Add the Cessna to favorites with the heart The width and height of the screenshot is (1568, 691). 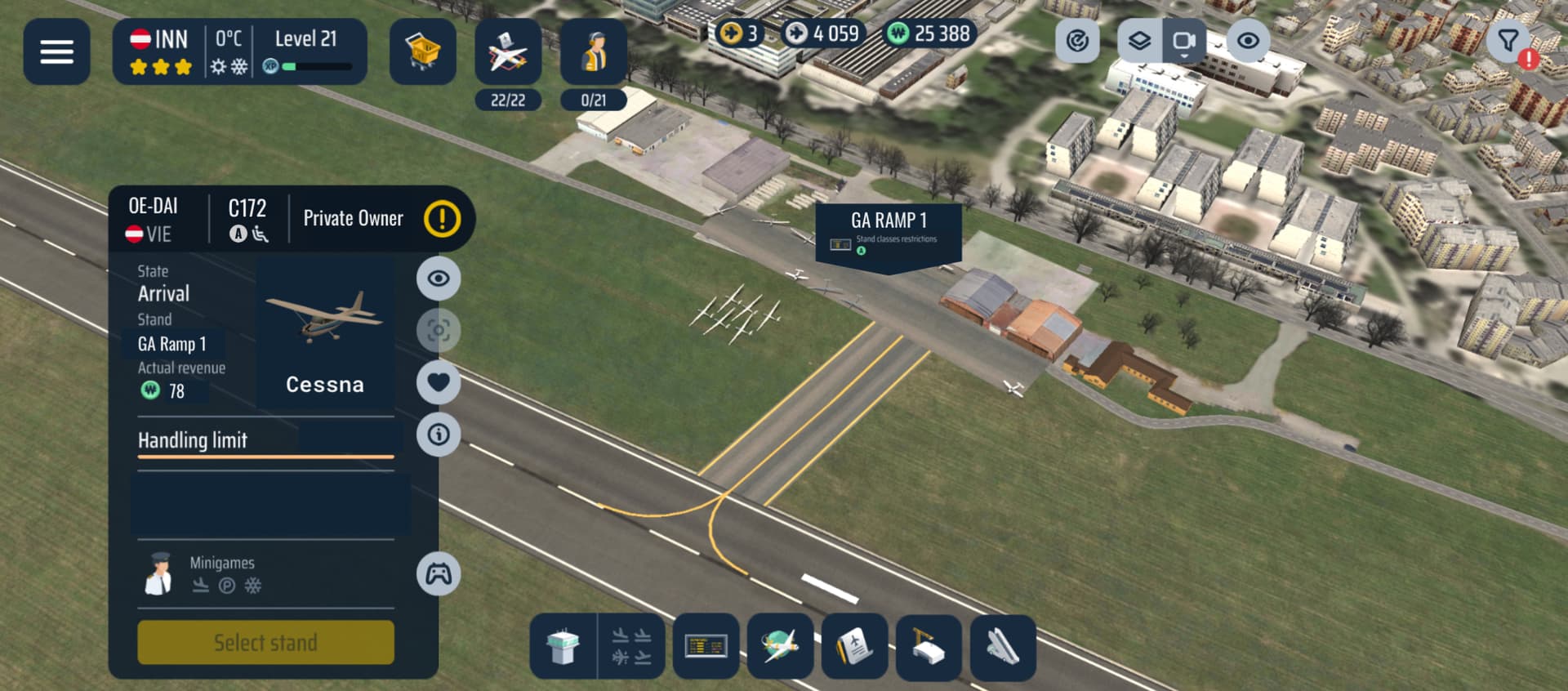[439, 382]
